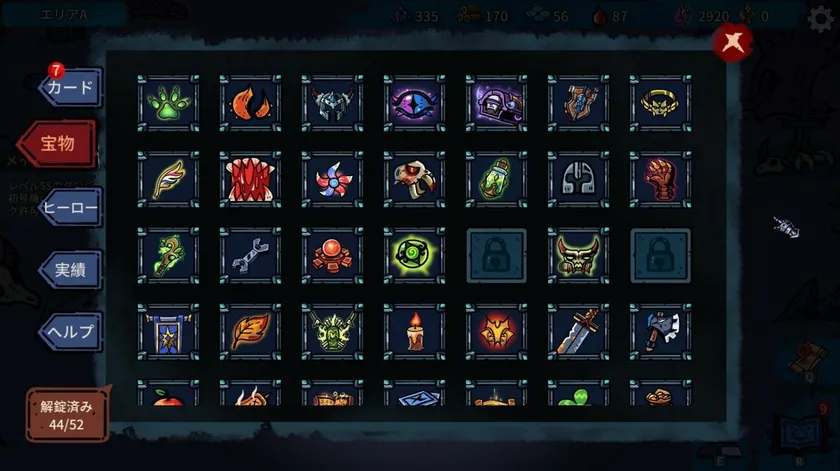Select the green potion bottle treasure
The width and height of the screenshot is (840, 471).
(x=496, y=180)
